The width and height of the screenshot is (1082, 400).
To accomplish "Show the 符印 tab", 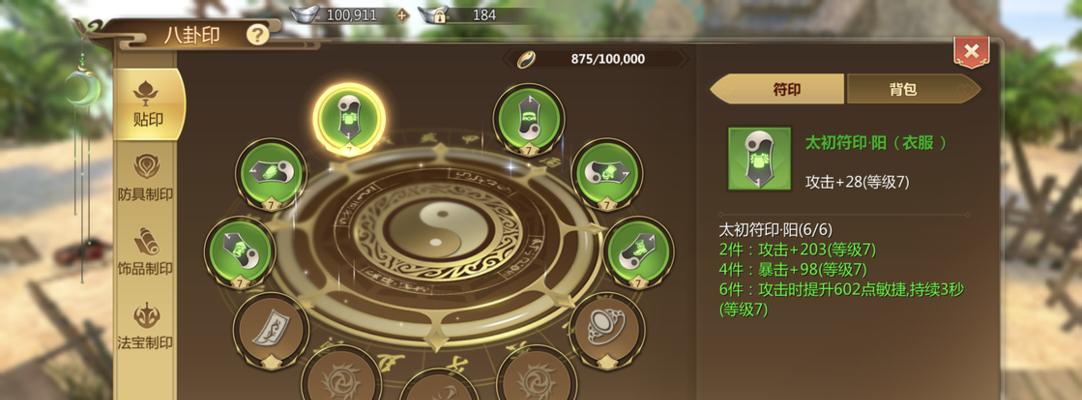I will pos(778,90).
